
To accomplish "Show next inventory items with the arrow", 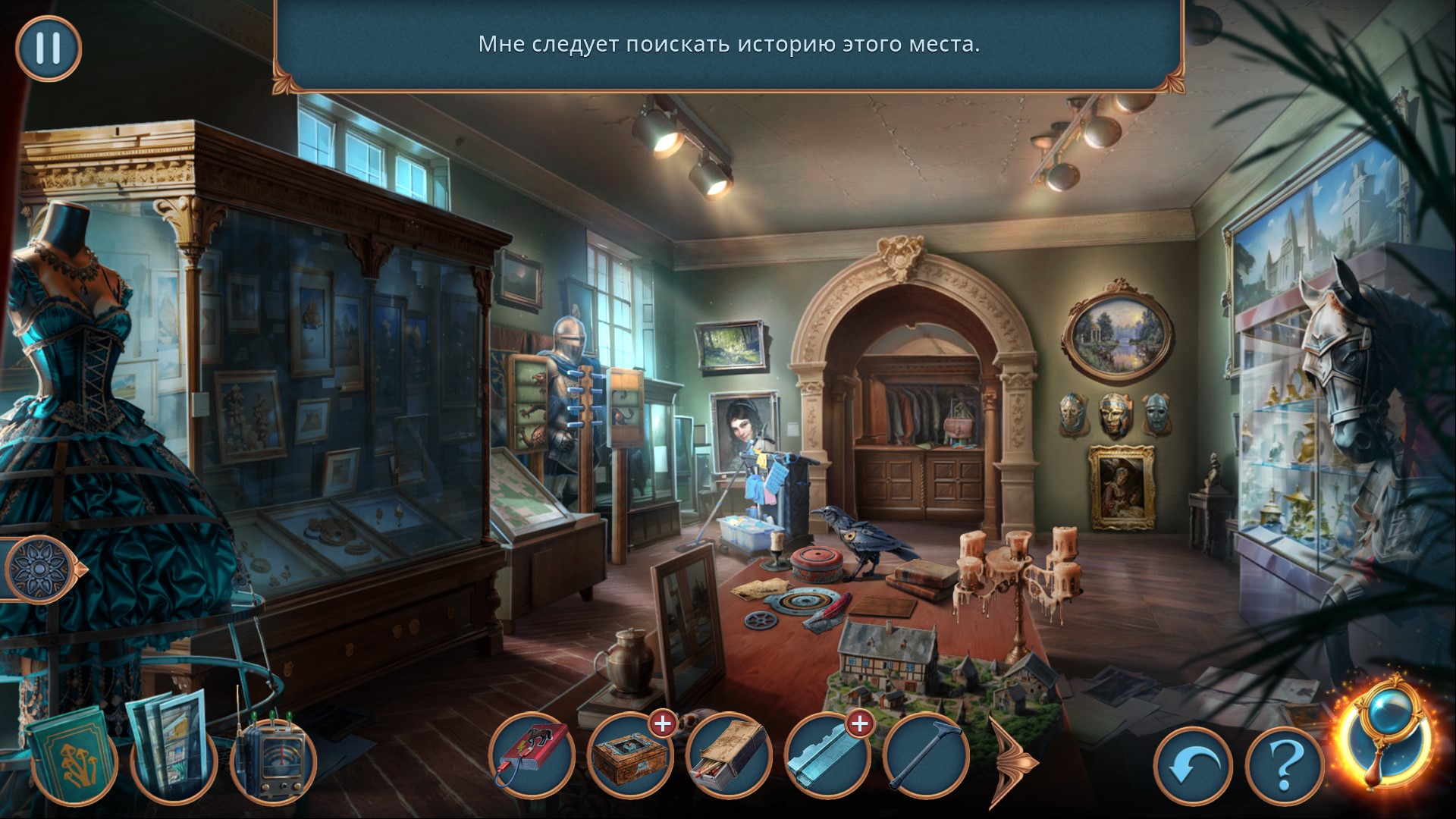I will 1014,758.
